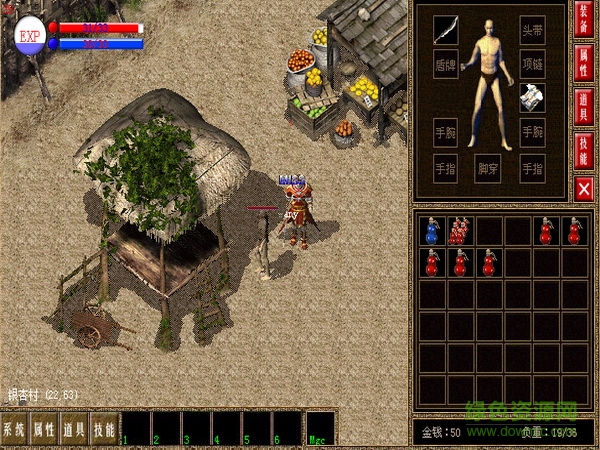Select the 头带 headband equipment slot
The width and height of the screenshot is (600, 450).
coord(532,29)
